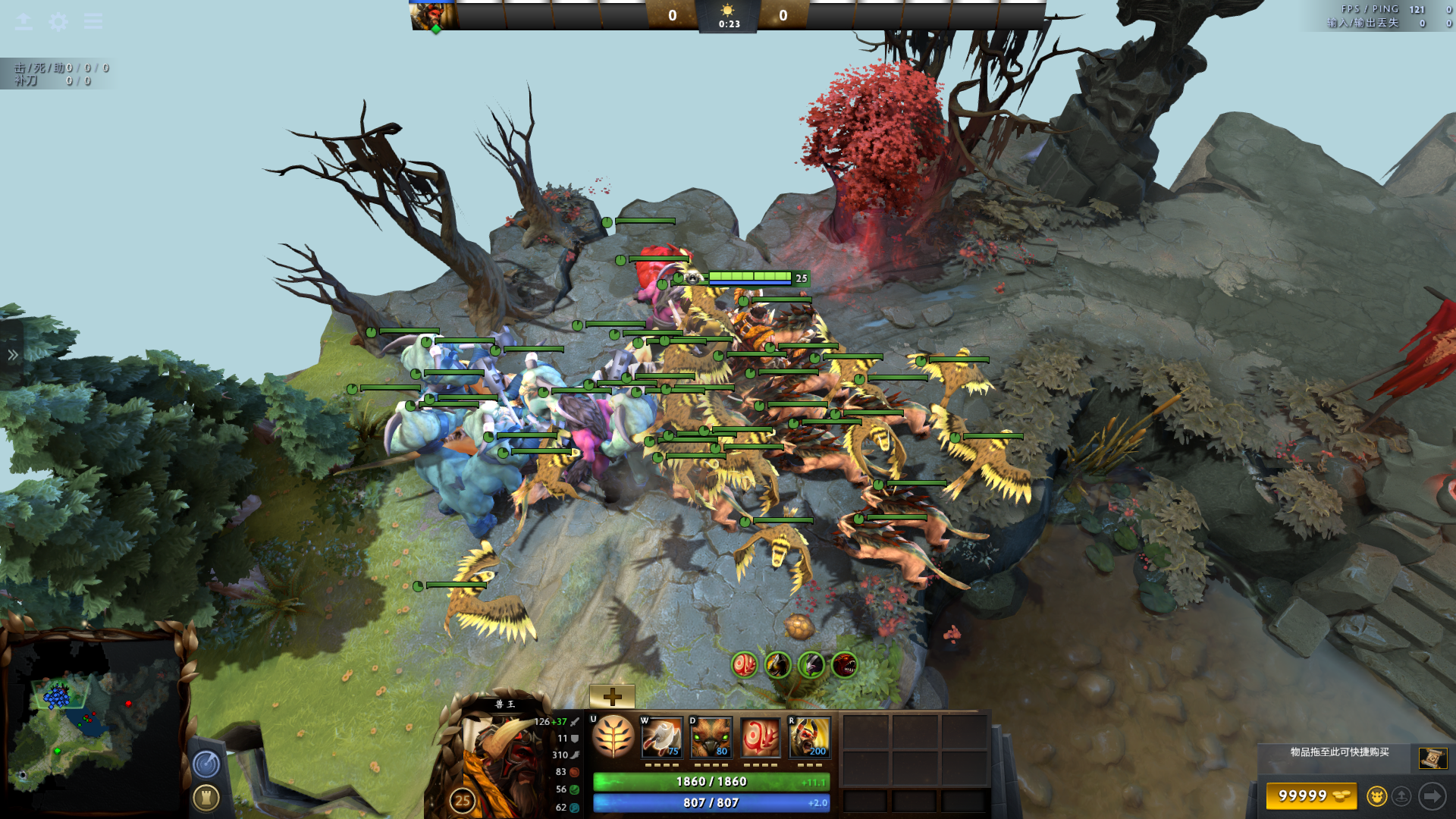Cast the Wild Axes ability
This screenshot has width=1456, height=819.
[x=661, y=737]
